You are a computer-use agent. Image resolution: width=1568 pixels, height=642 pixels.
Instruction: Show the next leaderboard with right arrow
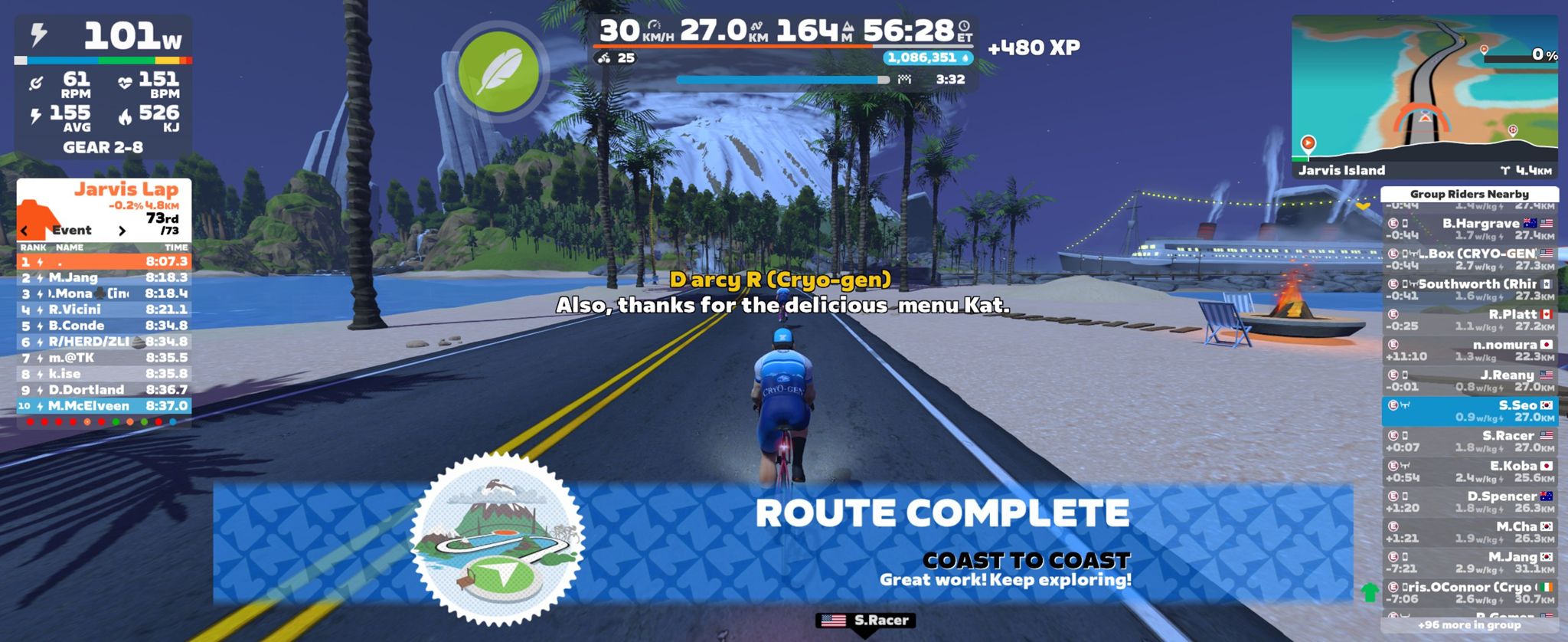pos(122,231)
